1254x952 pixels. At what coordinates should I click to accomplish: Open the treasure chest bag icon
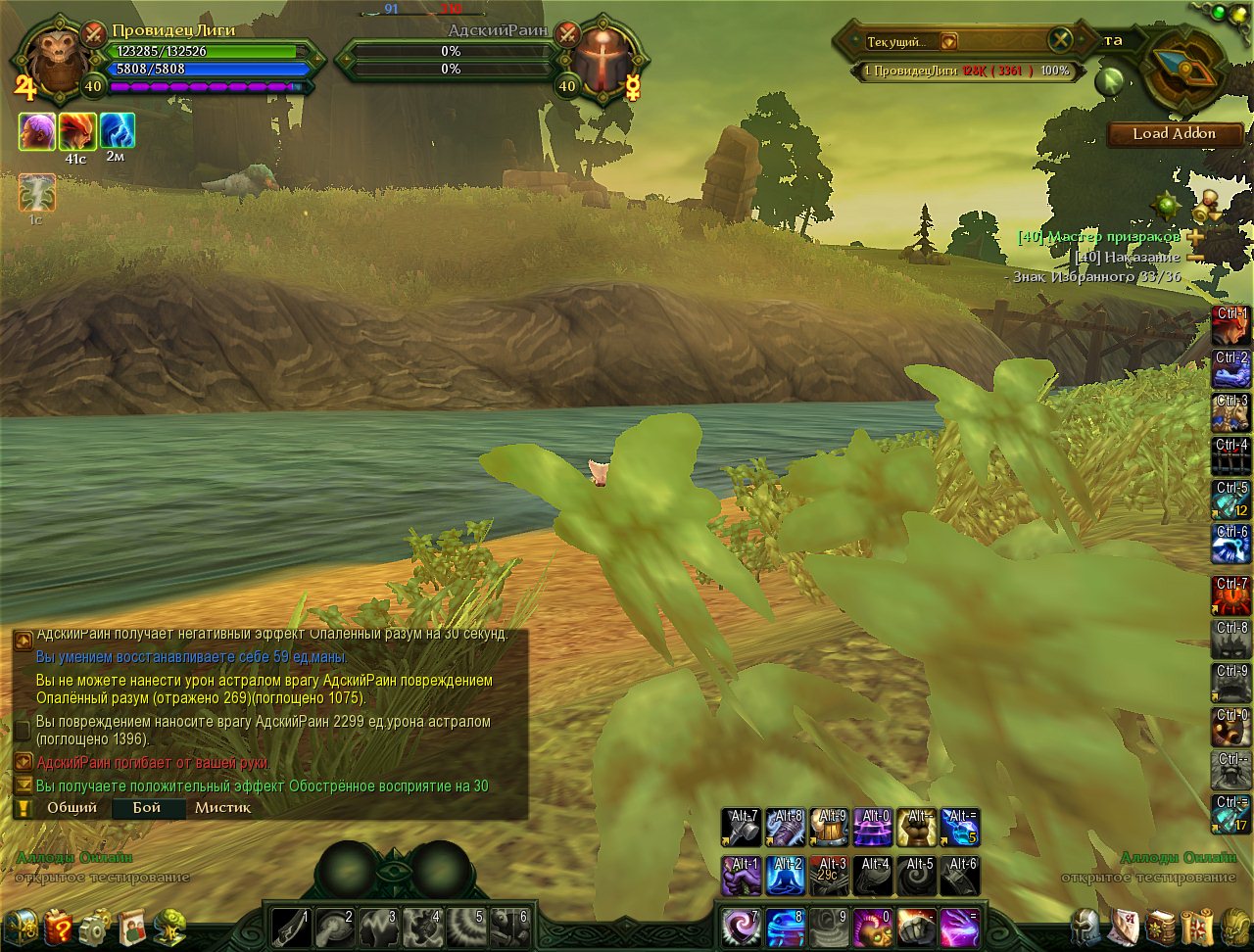tap(21, 927)
